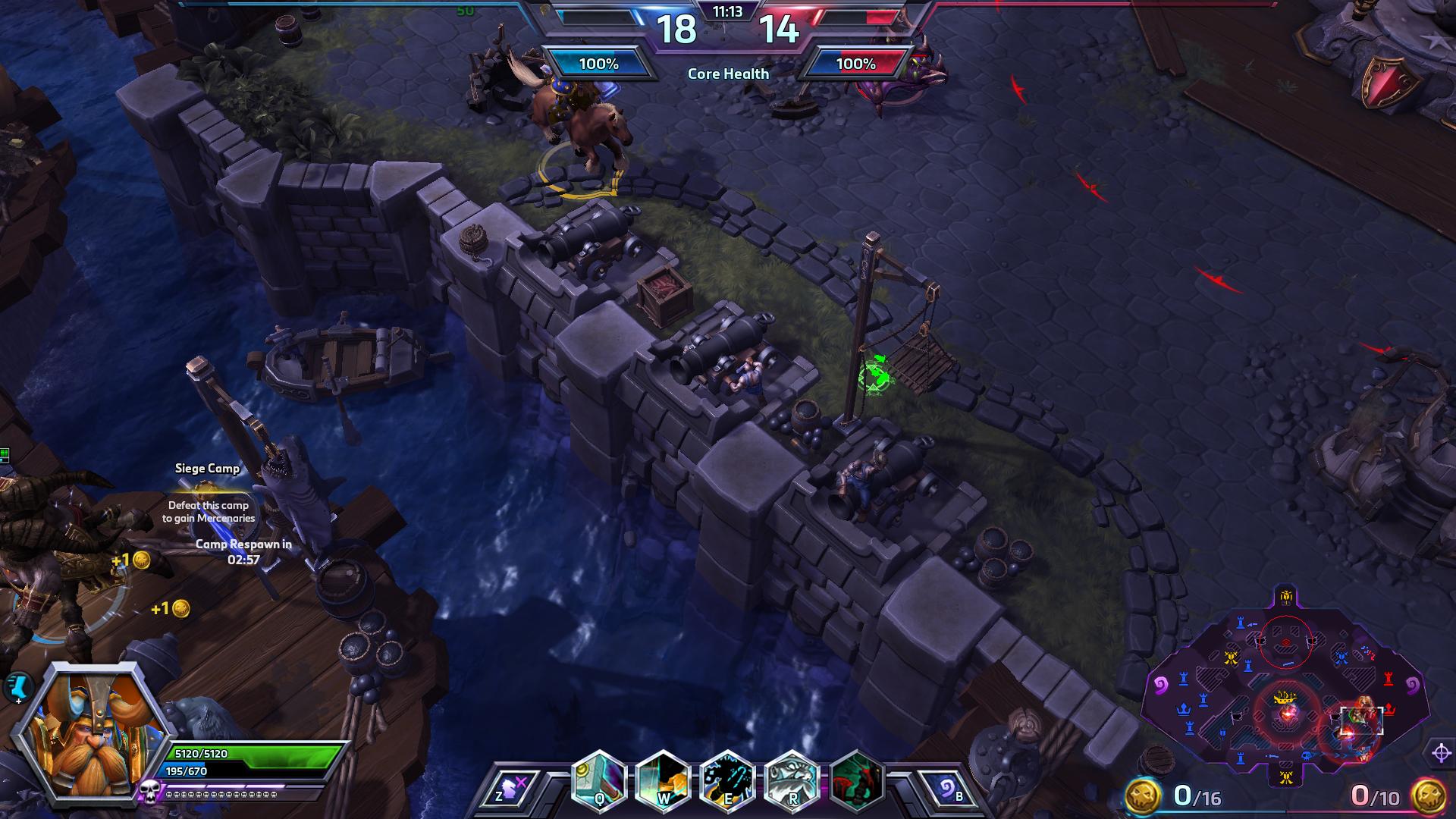Click the Siege Camp respawn marker
1456x819 pixels.
207,491
